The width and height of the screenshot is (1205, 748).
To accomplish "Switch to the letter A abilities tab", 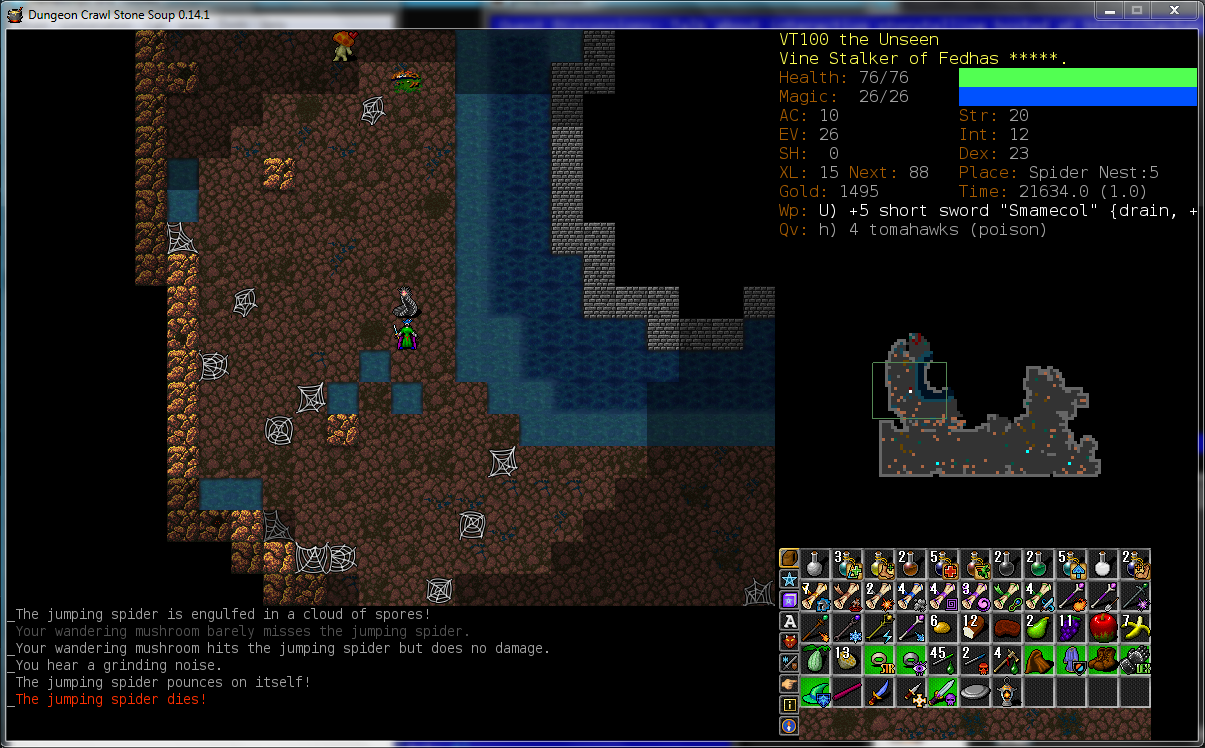I will click(789, 621).
